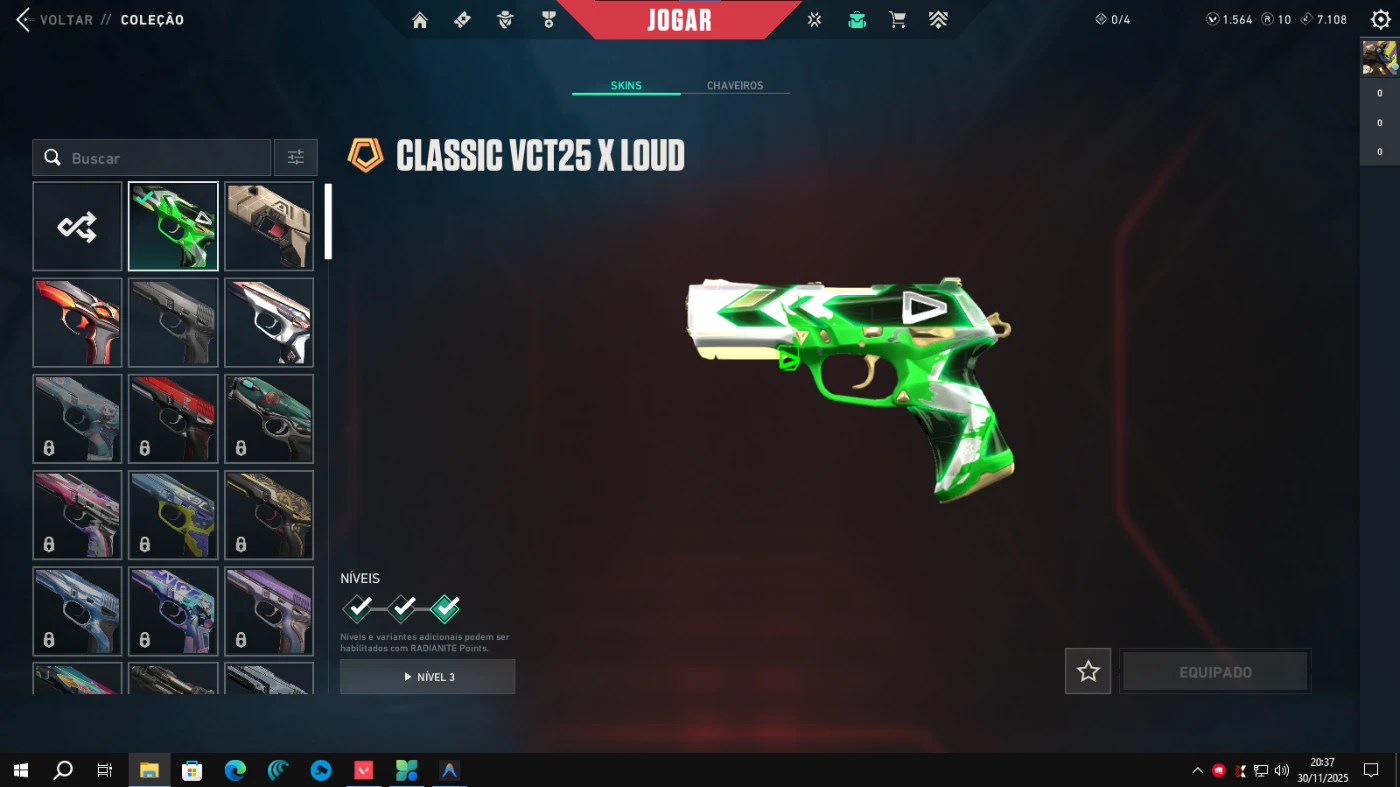Go back with the Voltar arrow
This screenshot has height=787, width=1400.
pos(24,20)
